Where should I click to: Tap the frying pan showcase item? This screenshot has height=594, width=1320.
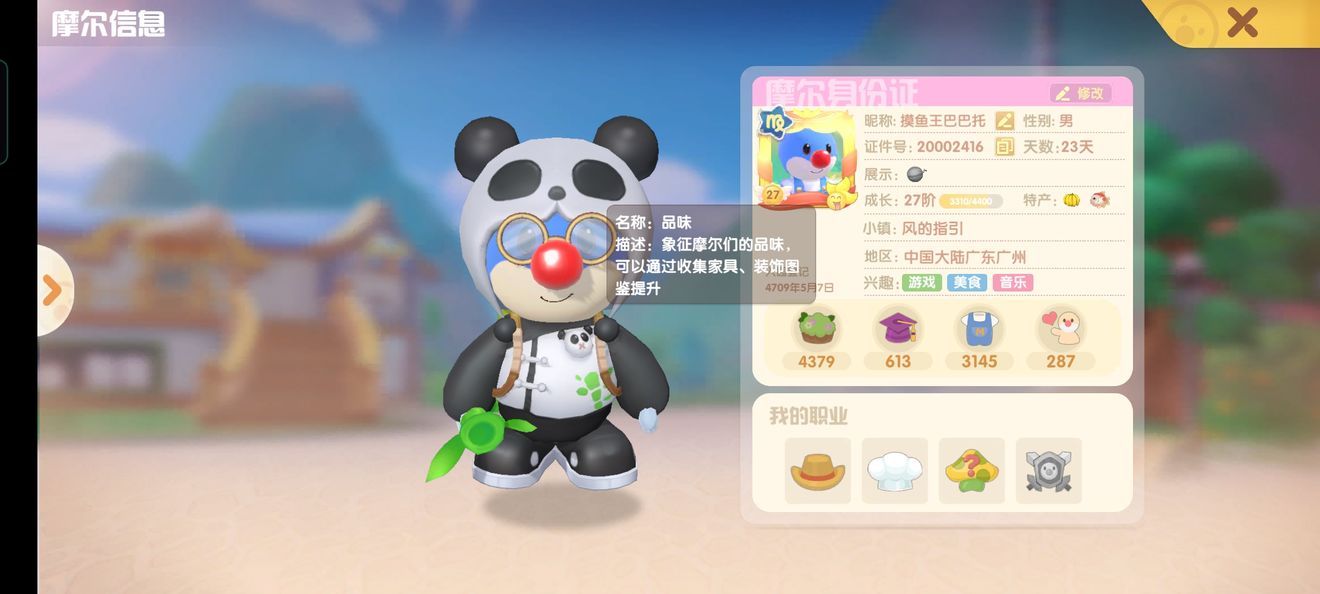tap(916, 173)
